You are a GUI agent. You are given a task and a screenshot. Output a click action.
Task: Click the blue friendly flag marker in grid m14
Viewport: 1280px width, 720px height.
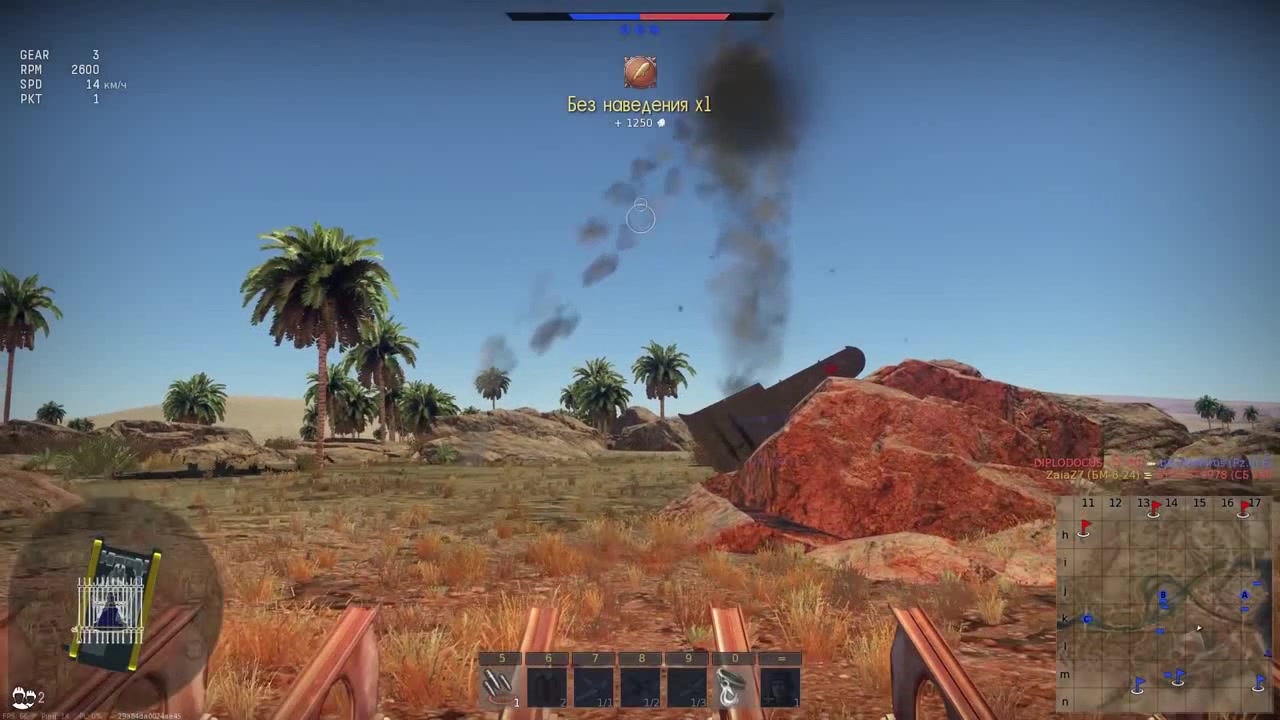(1178, 677)
